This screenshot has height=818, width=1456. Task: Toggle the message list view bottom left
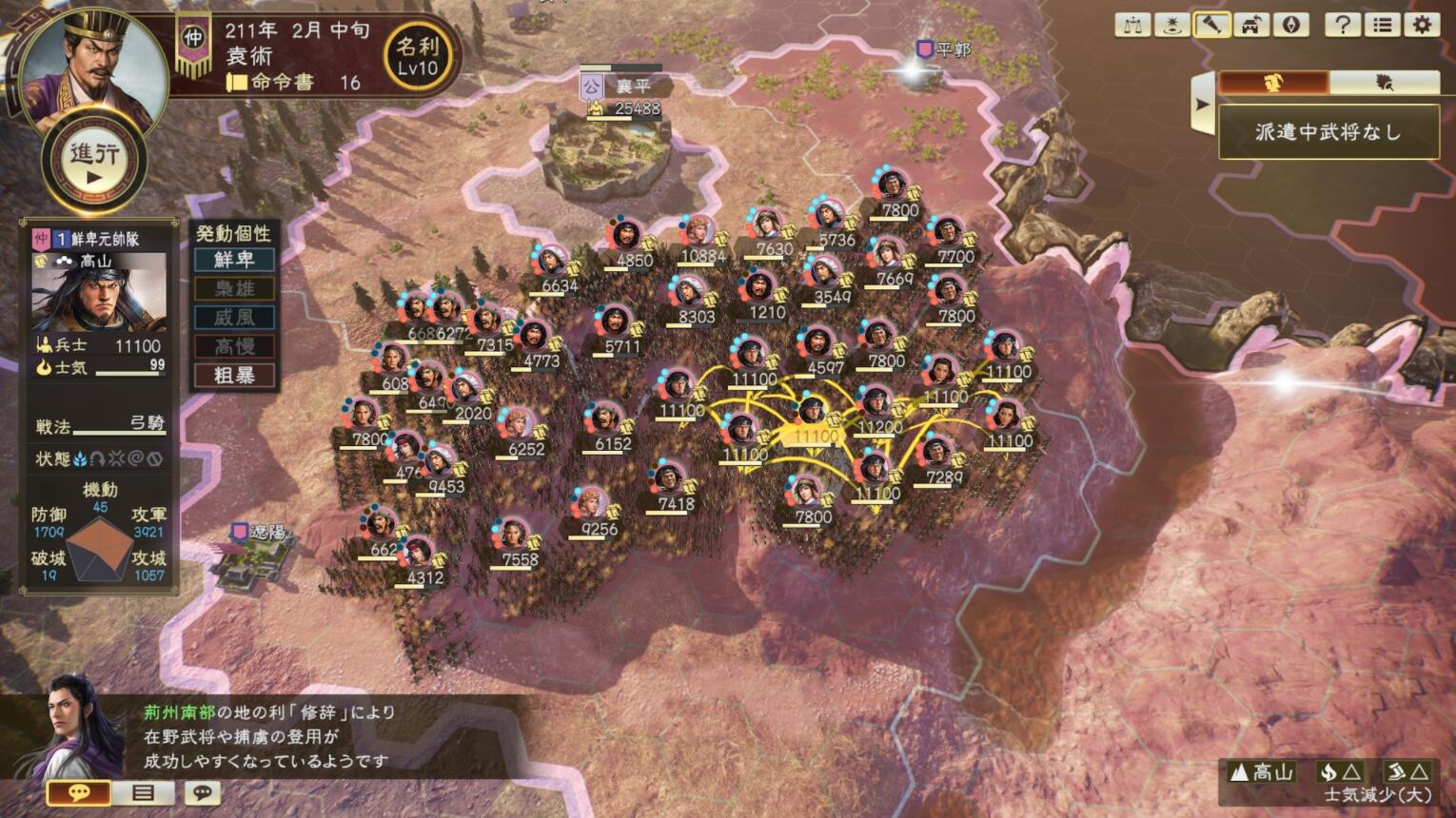click(145, 792)
